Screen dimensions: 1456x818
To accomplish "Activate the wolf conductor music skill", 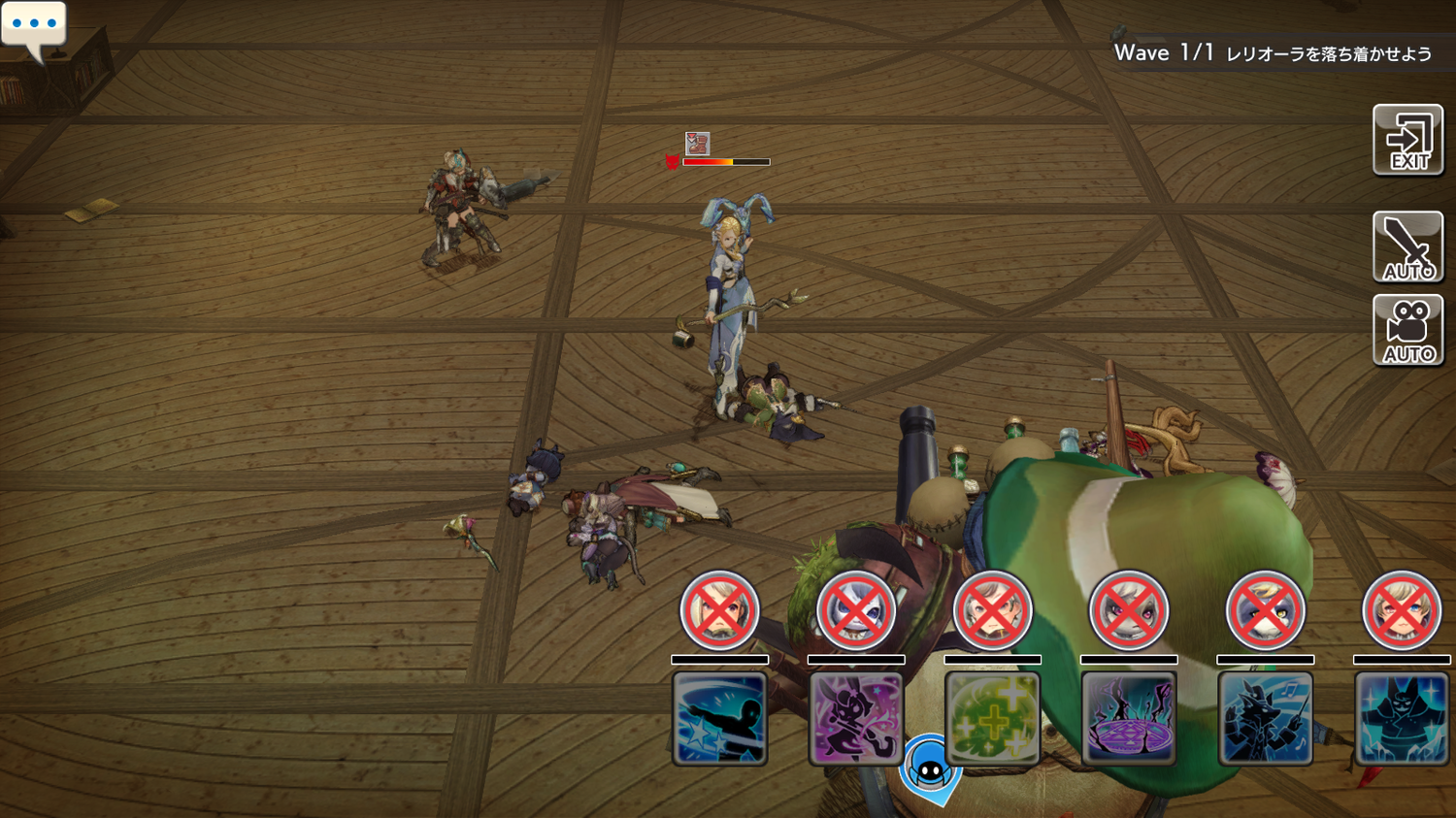I will 1265,718.
